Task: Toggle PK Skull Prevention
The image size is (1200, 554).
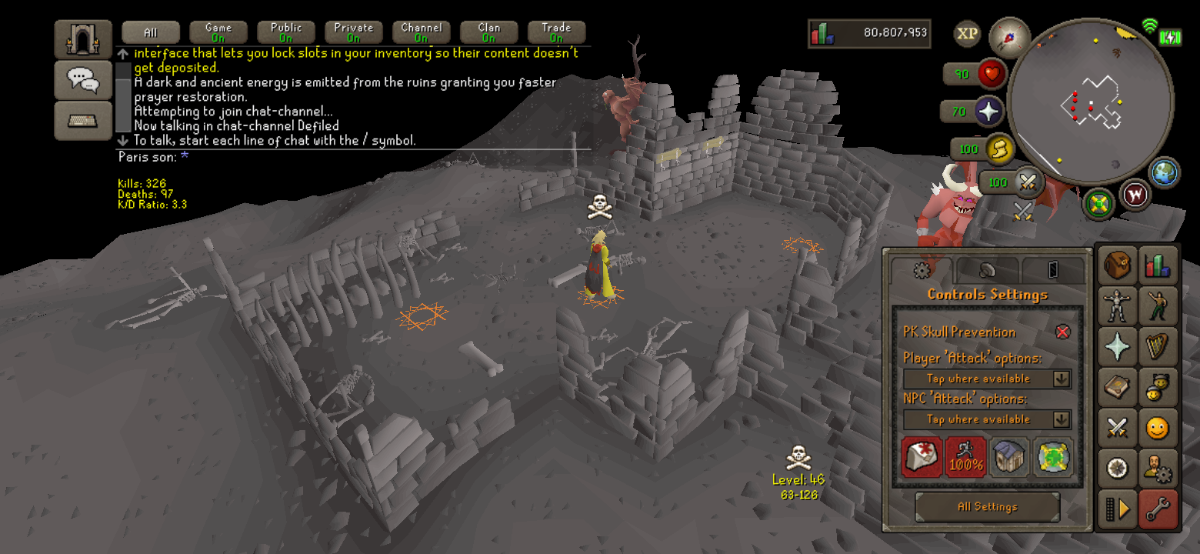Action: pos(1062,332)
